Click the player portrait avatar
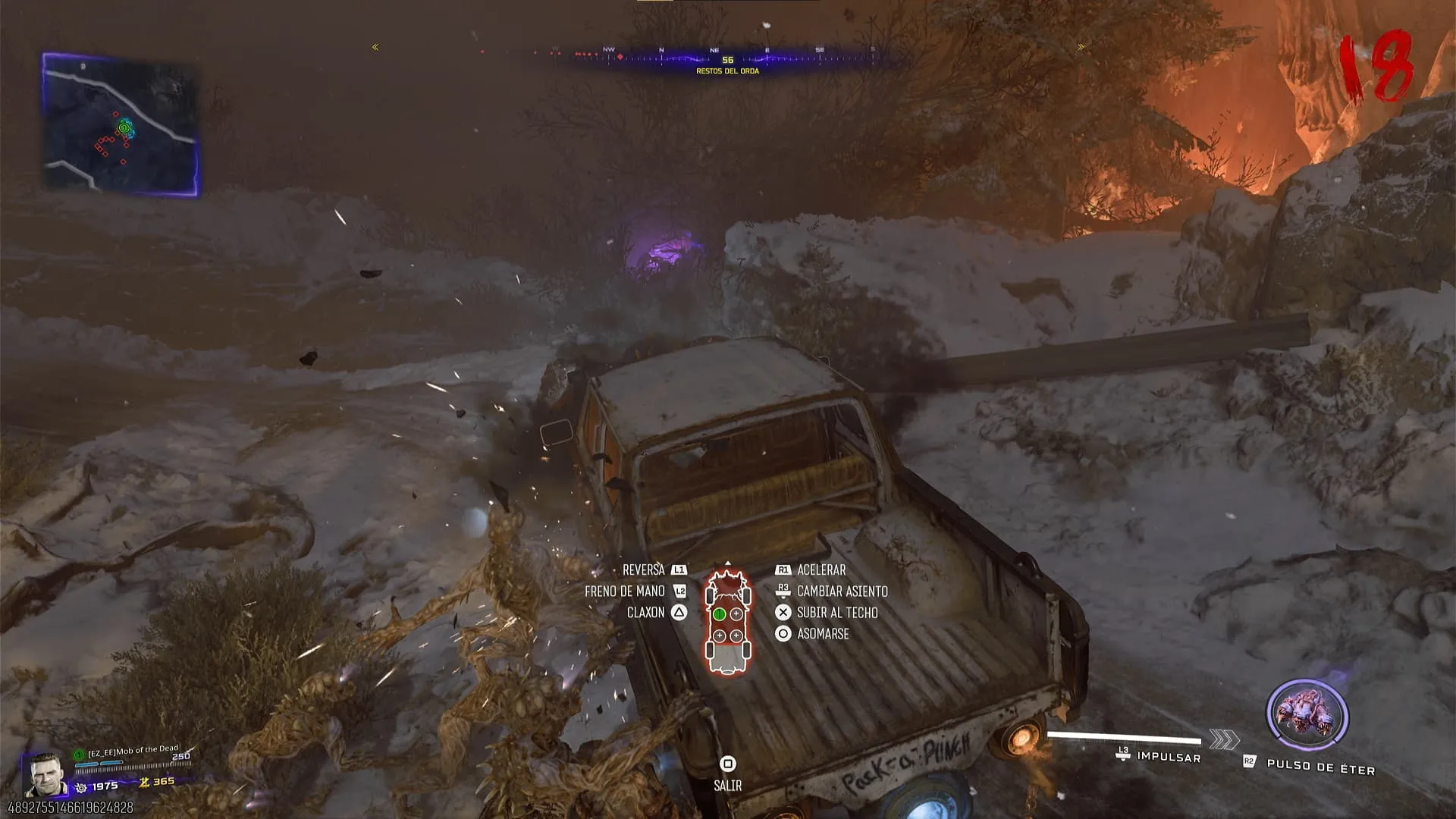The image size is (1456, 819). coord(44,775)
